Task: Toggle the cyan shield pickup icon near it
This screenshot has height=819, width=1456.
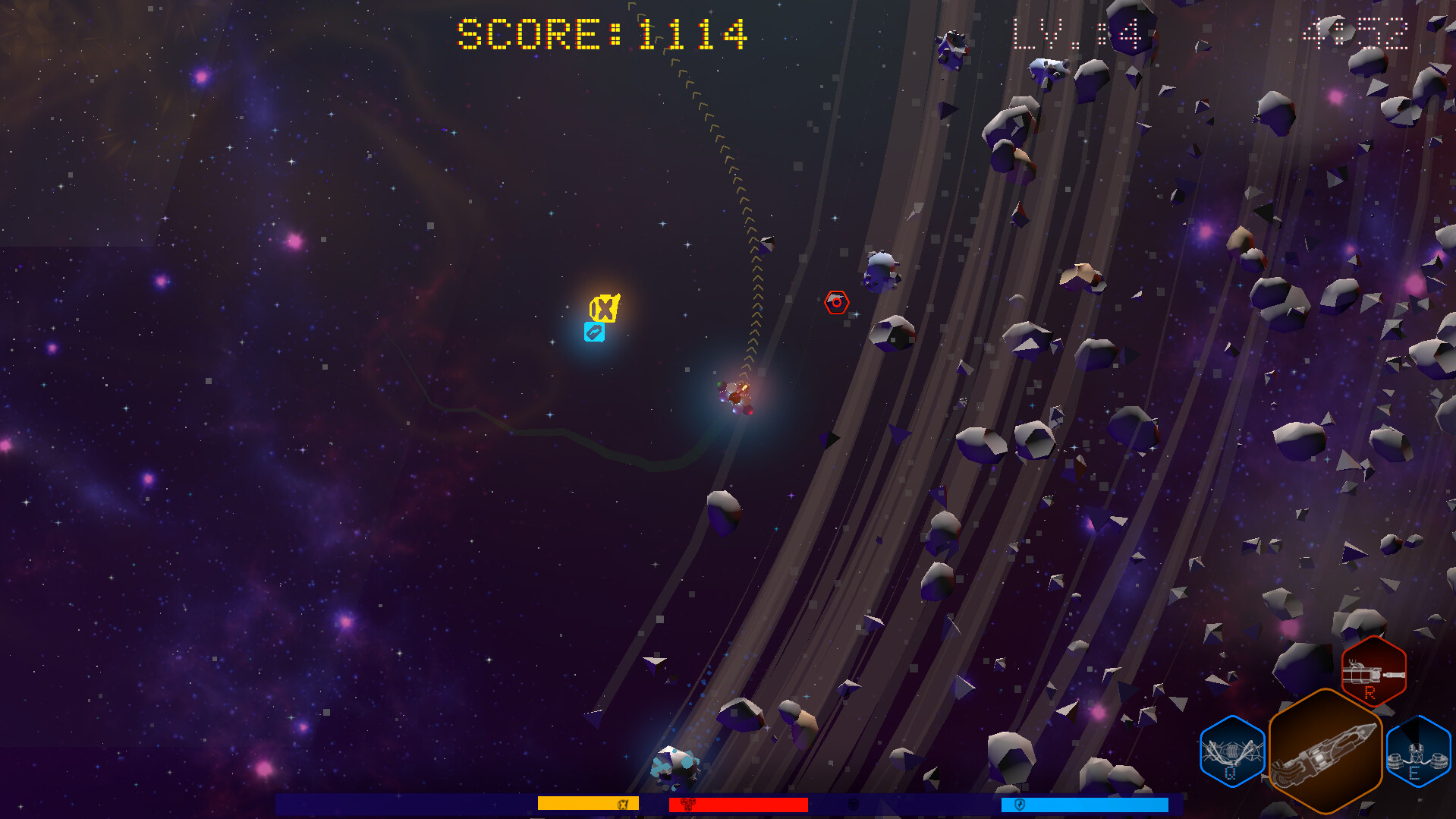Action: pyautogui.click(x=595, y=332)
